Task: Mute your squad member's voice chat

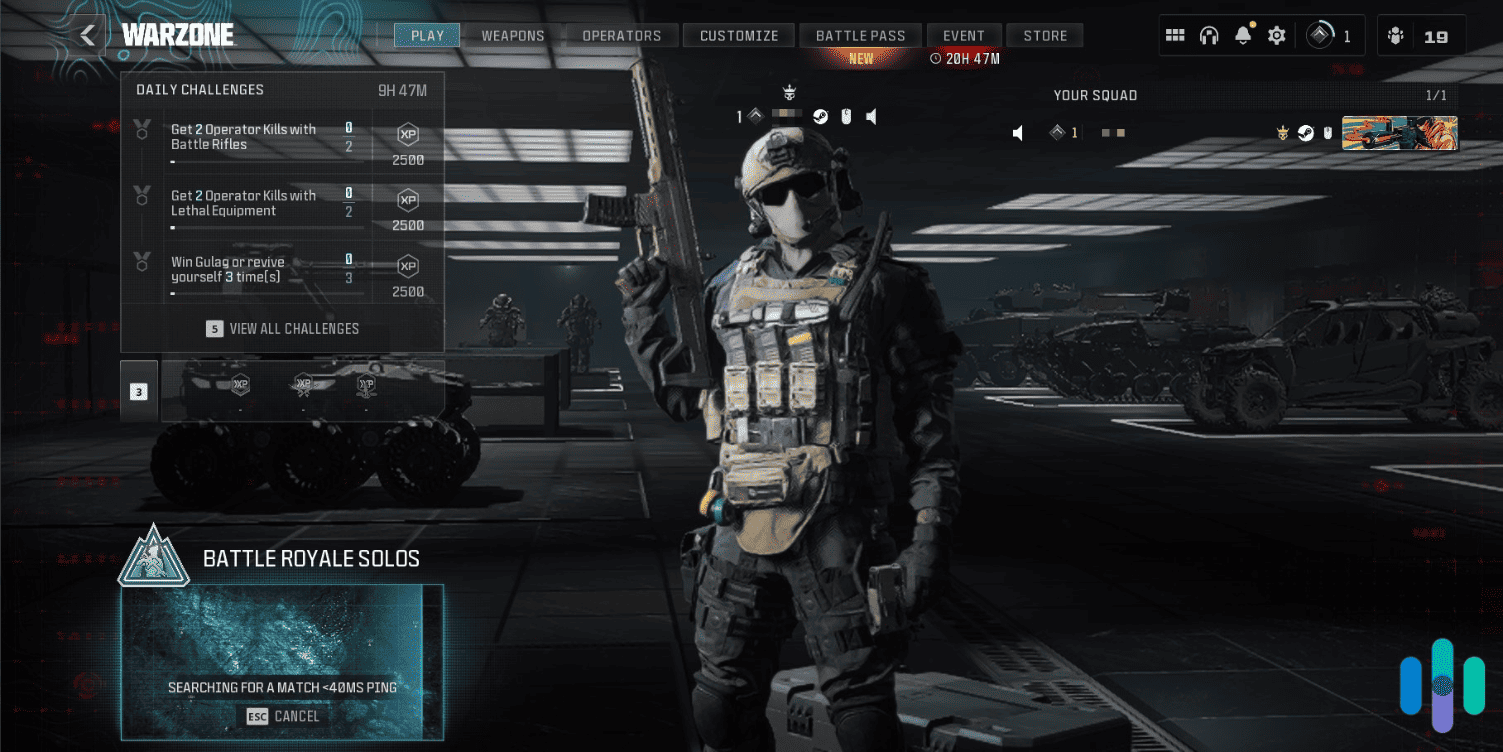Action: [x=871, y=116]
